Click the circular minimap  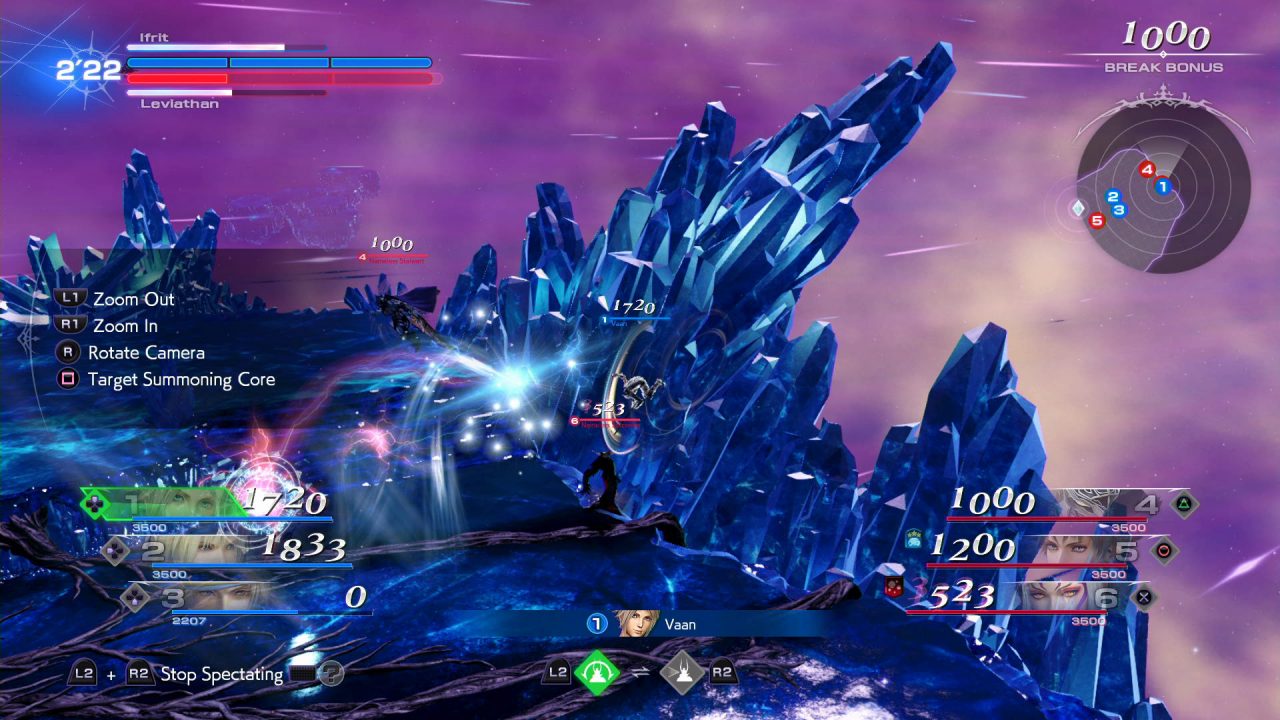click(x=1163, y=188)
